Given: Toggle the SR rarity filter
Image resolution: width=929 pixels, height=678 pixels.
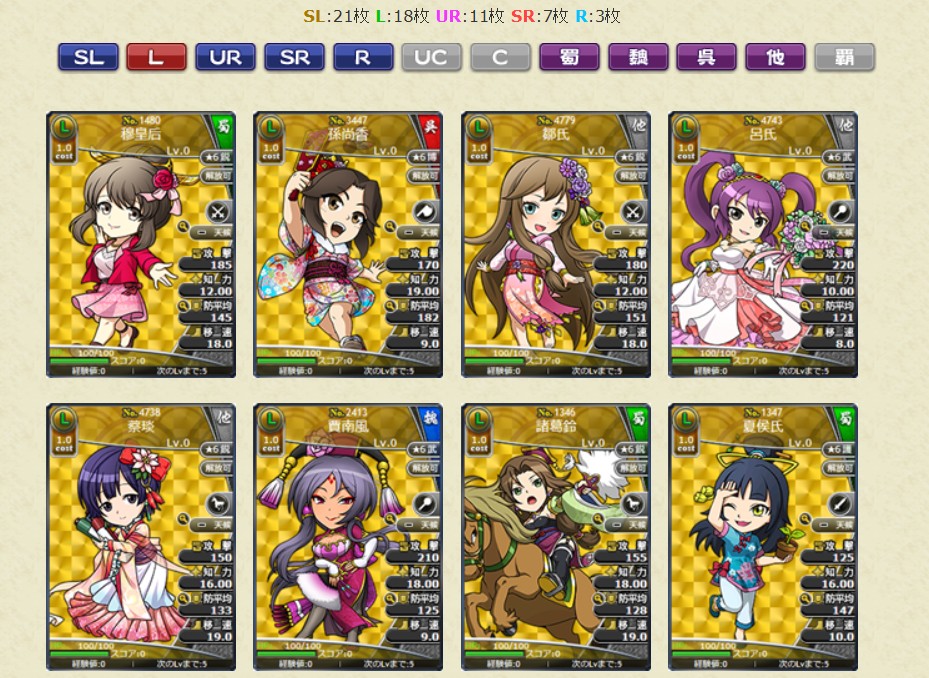Looking at the screenshot, I should pos(294,57).
